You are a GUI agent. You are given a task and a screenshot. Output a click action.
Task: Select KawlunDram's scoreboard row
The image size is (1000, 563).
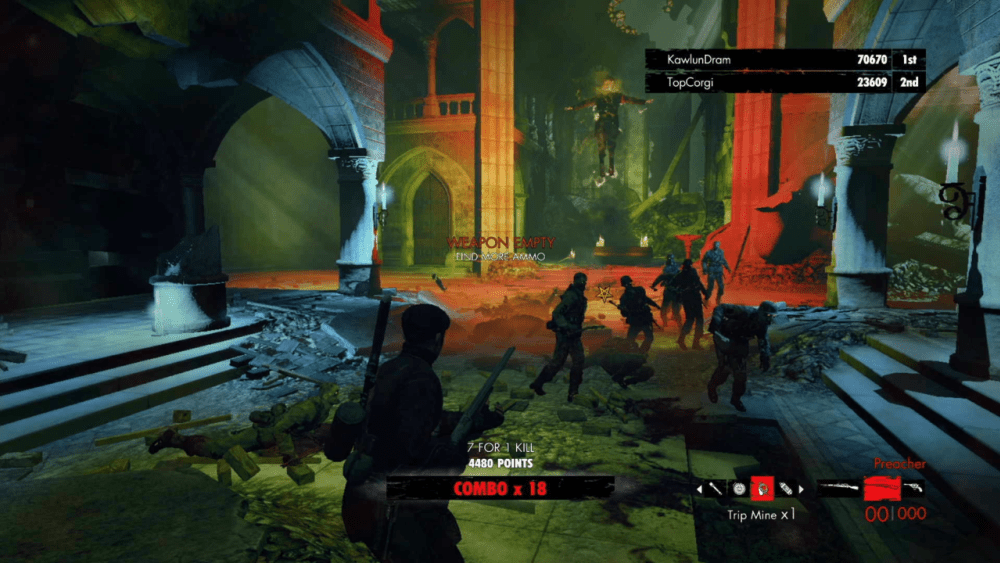(785, 60)
